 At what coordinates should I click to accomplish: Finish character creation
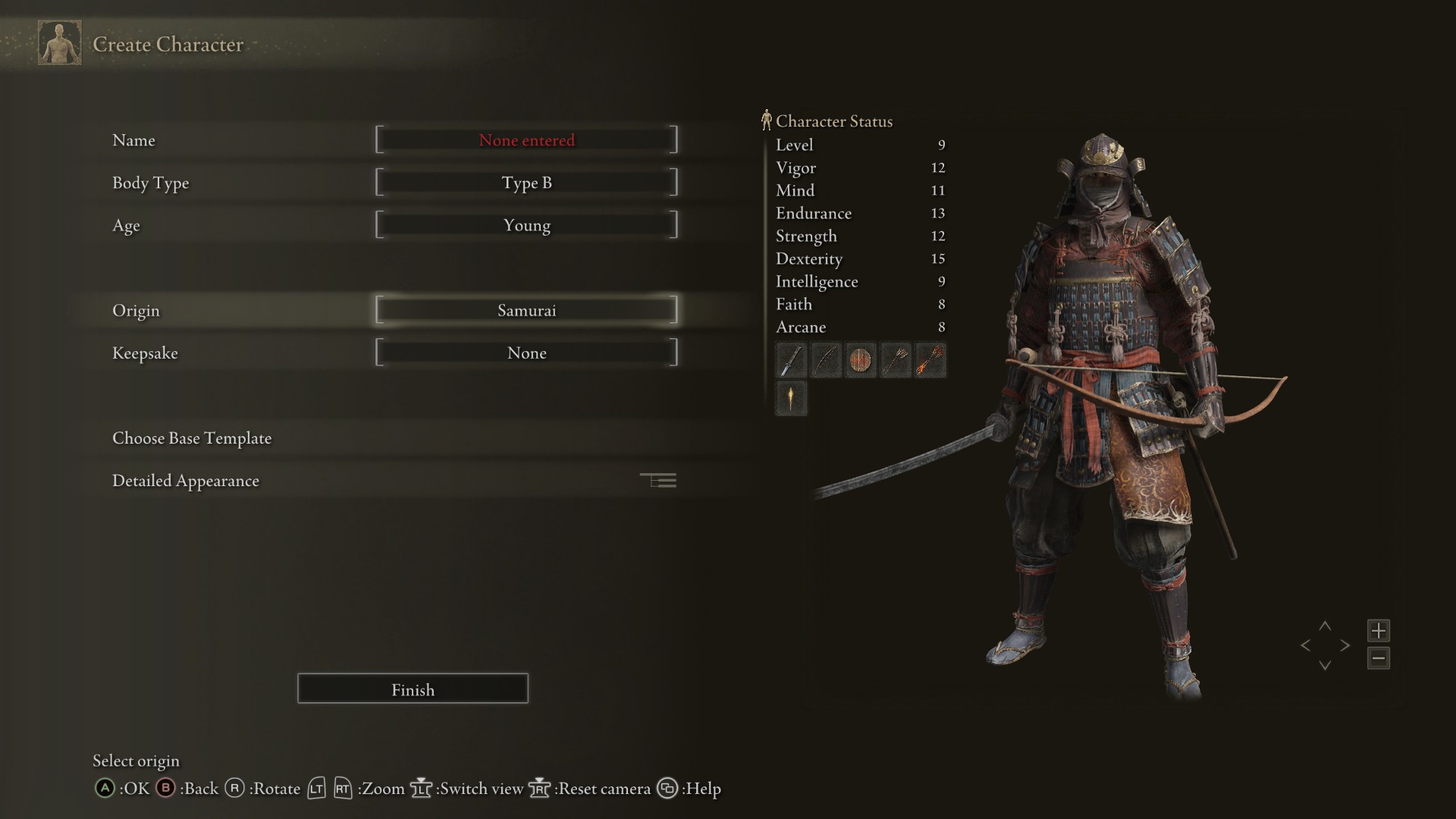pos(413,689)
